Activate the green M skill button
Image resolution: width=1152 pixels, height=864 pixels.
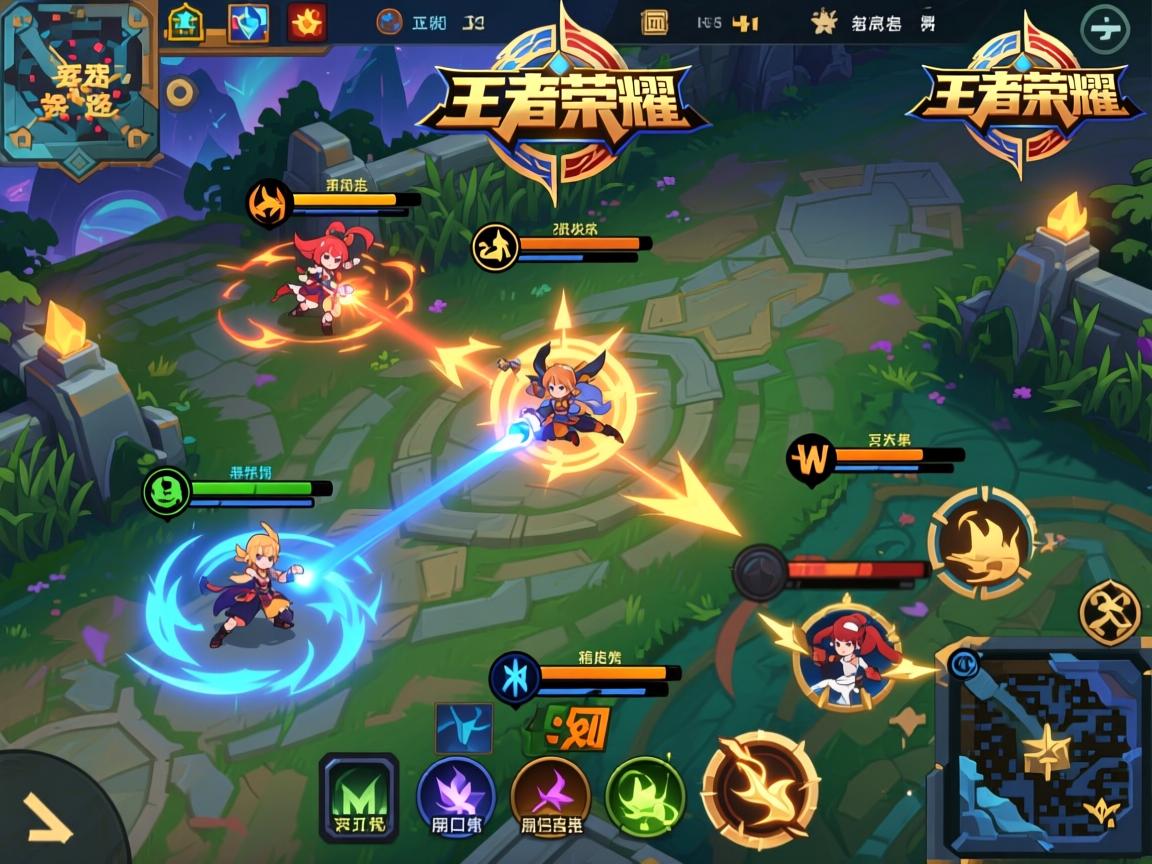point(359,797)
